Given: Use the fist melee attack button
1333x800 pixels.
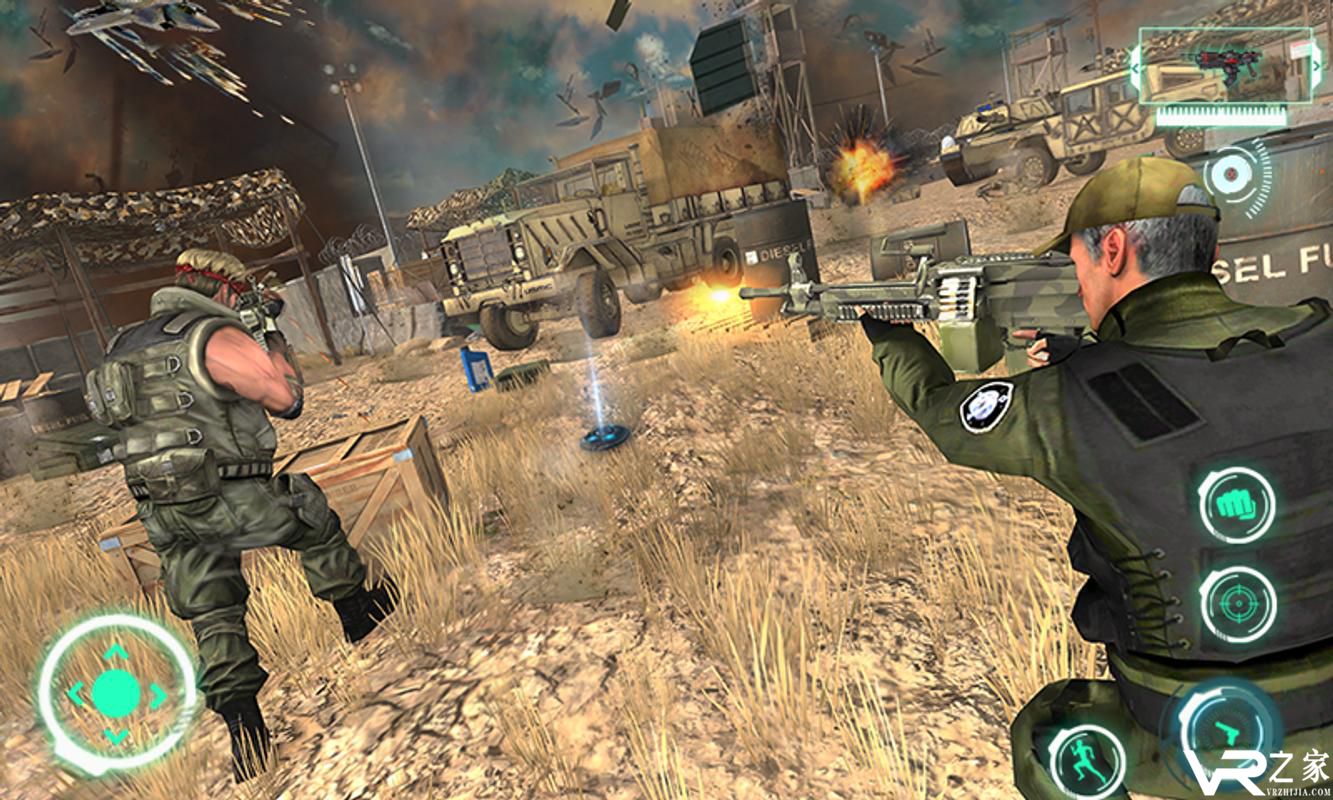Looking at the screenshot, I should pyautogui.click(x=1237, y=505).
